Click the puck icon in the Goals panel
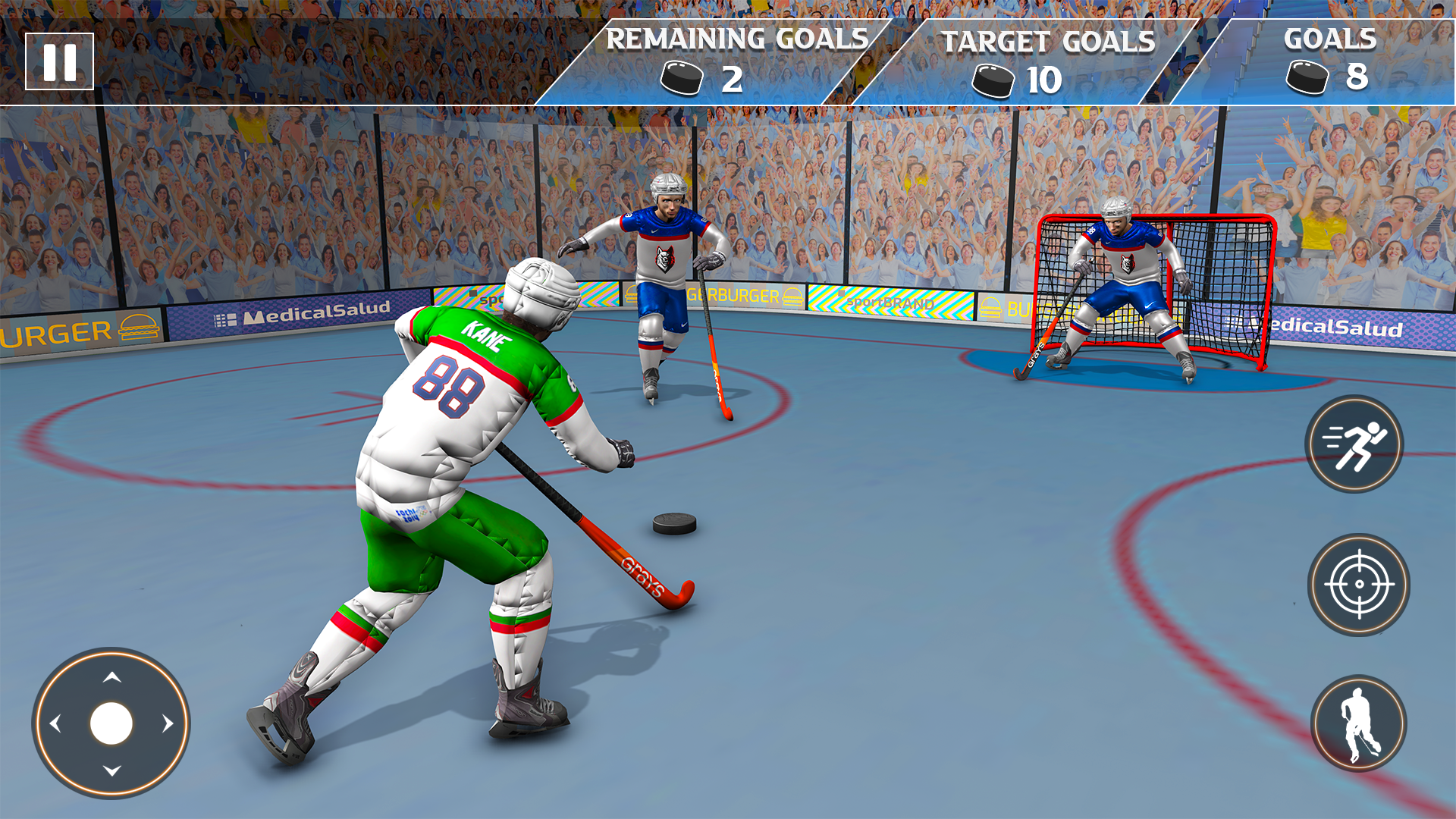 pyautogui.click(x=1306, y=76)
